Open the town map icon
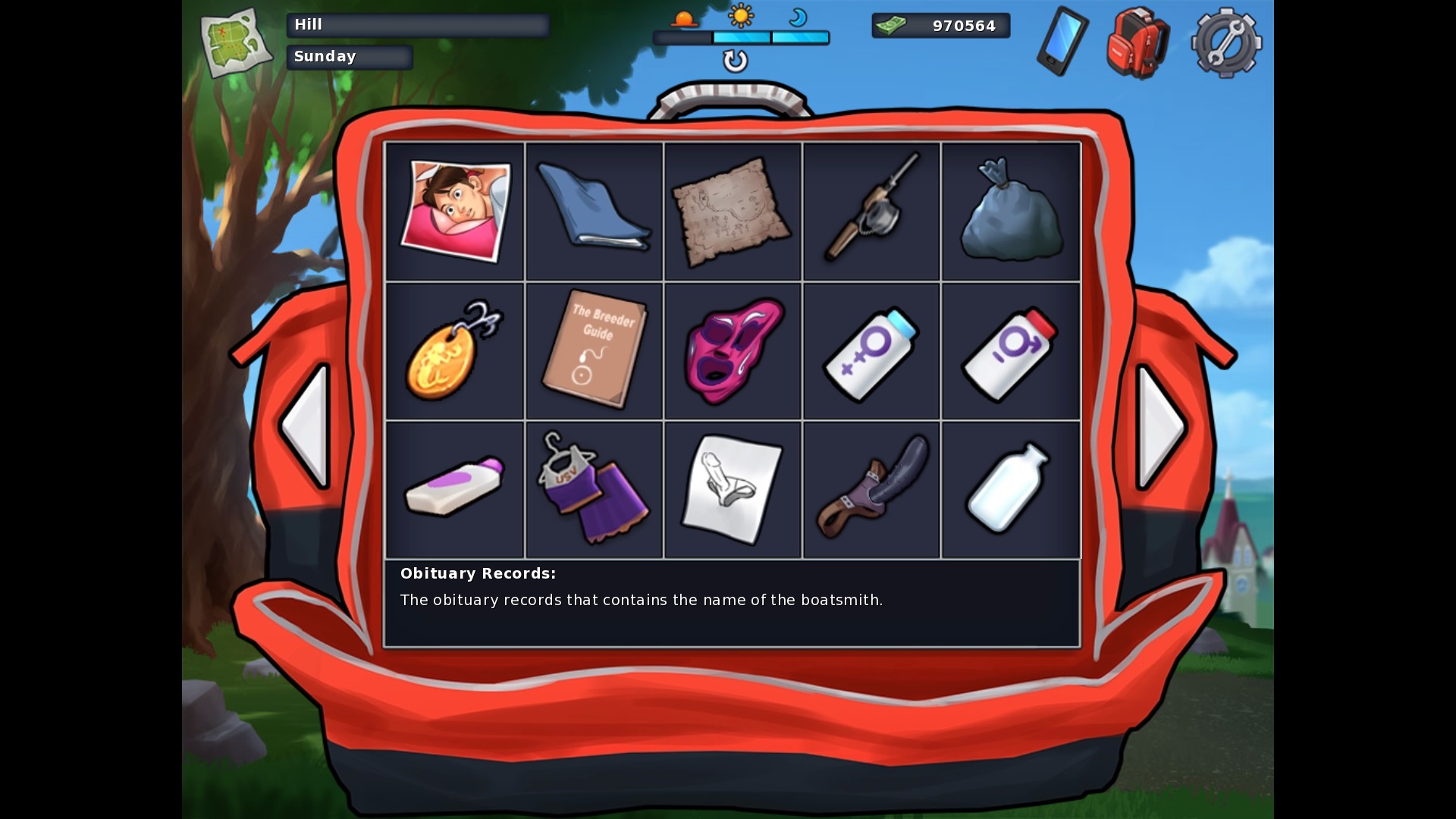The width and height of the screenshot is (1456, 819). click(x=235, y=42)
